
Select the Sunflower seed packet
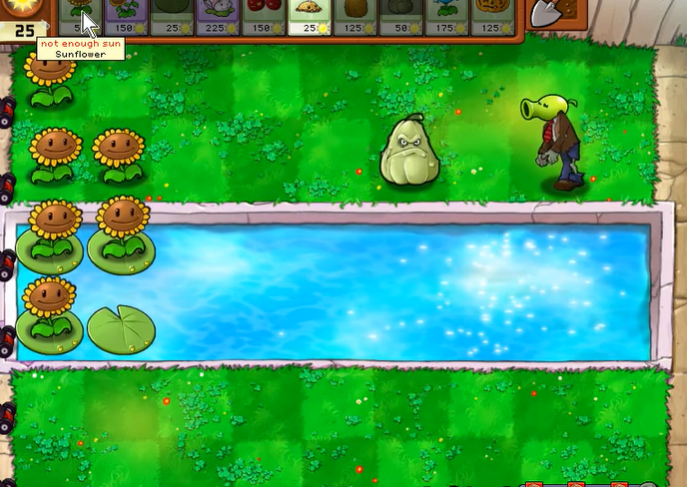pyautogui.click(x=81, y=16)
